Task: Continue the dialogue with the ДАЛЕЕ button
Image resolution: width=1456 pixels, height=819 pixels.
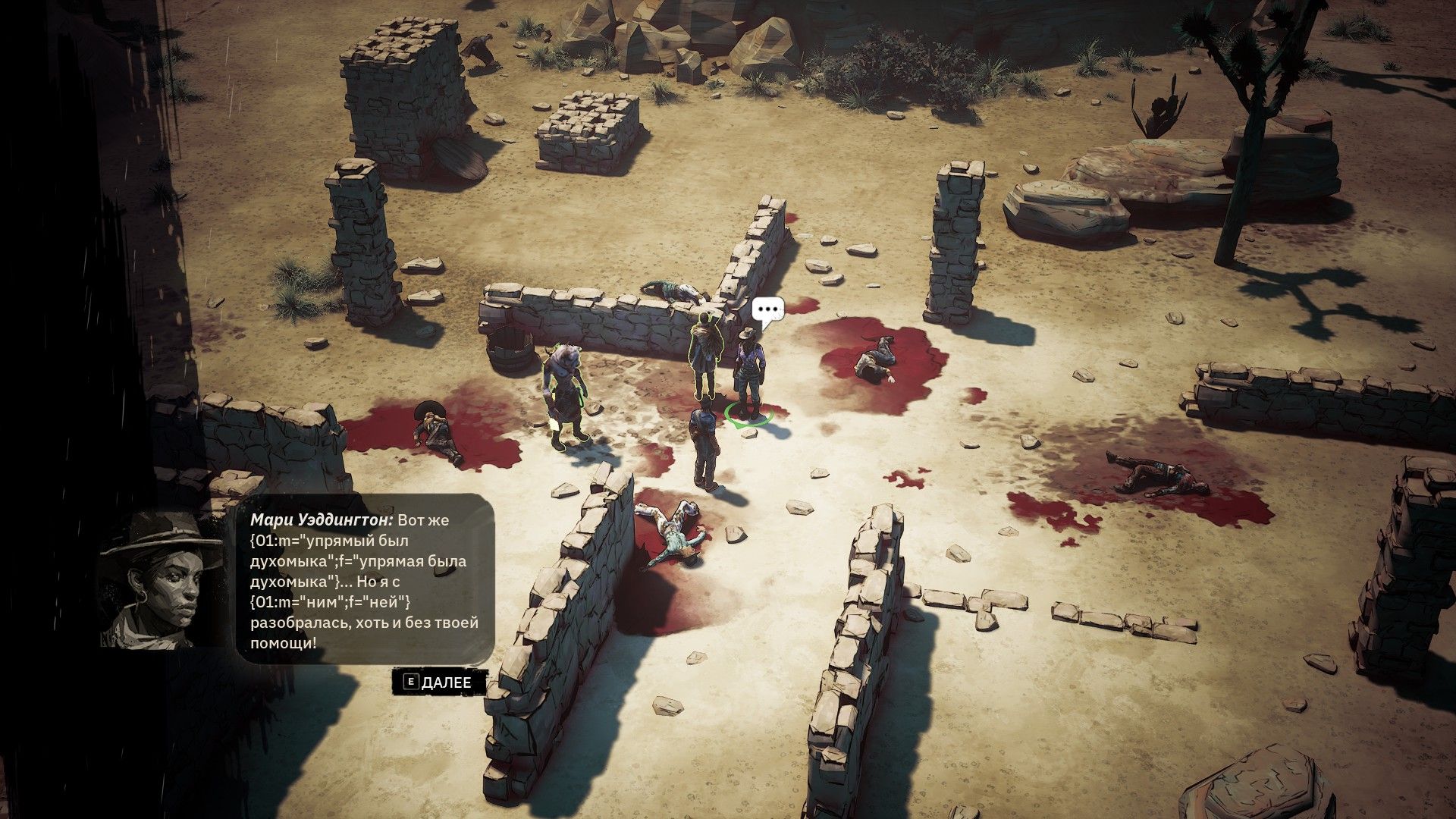Action: click(x=438, y=682)
